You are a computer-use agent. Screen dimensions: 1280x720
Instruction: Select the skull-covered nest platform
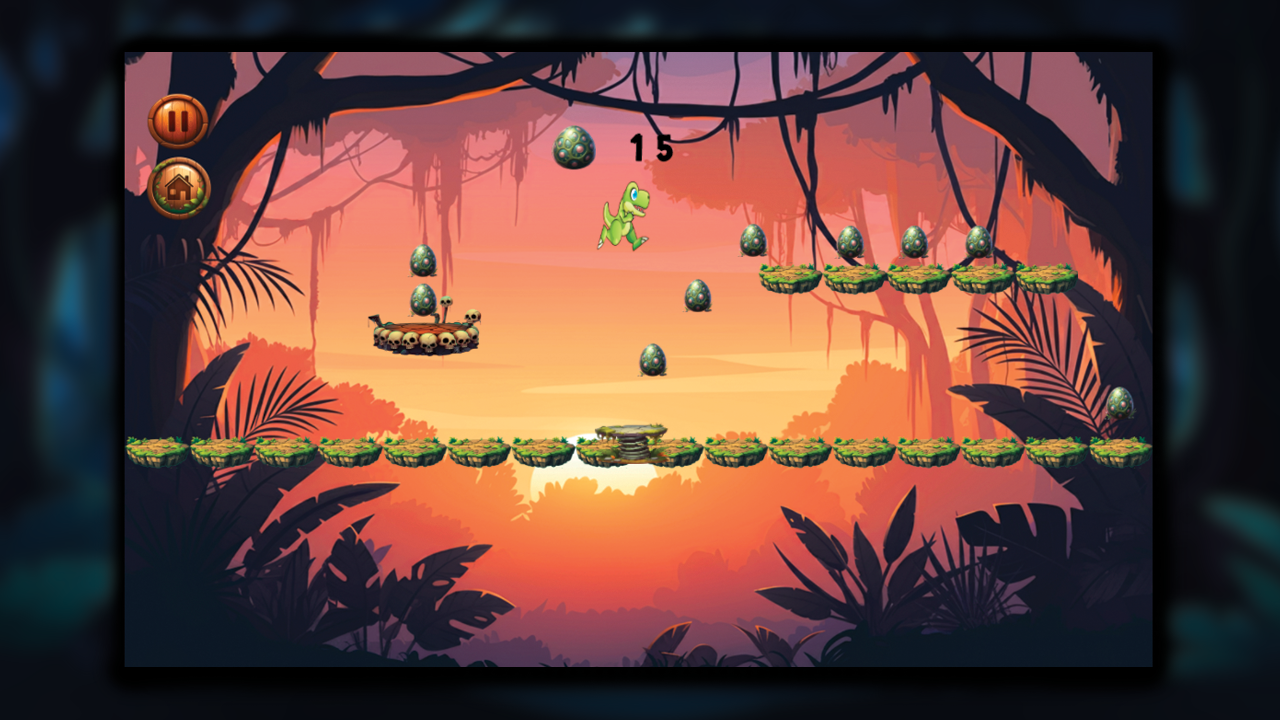pyautogui.click(x=425, y=335)
